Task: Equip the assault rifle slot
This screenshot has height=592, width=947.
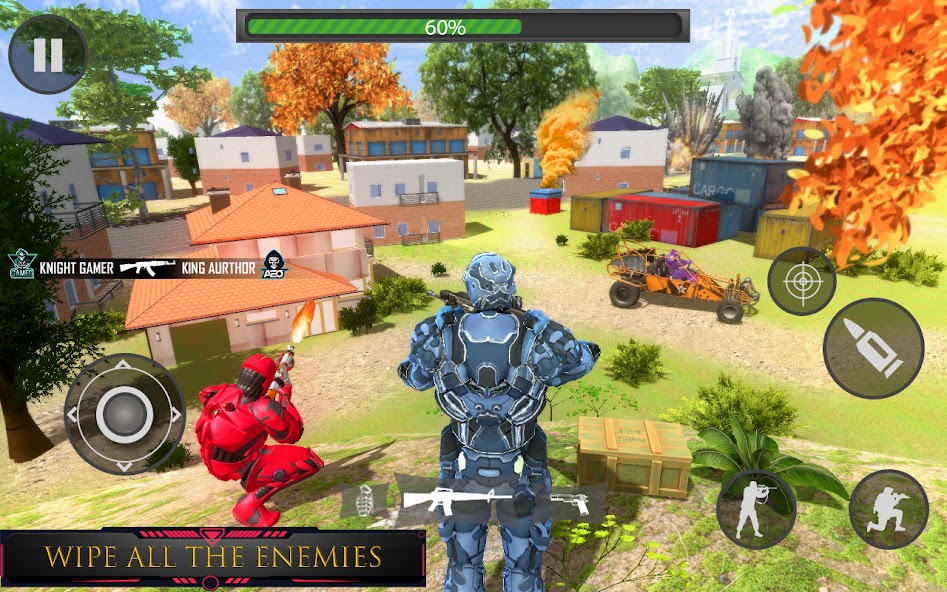Action: pos(471,499)
